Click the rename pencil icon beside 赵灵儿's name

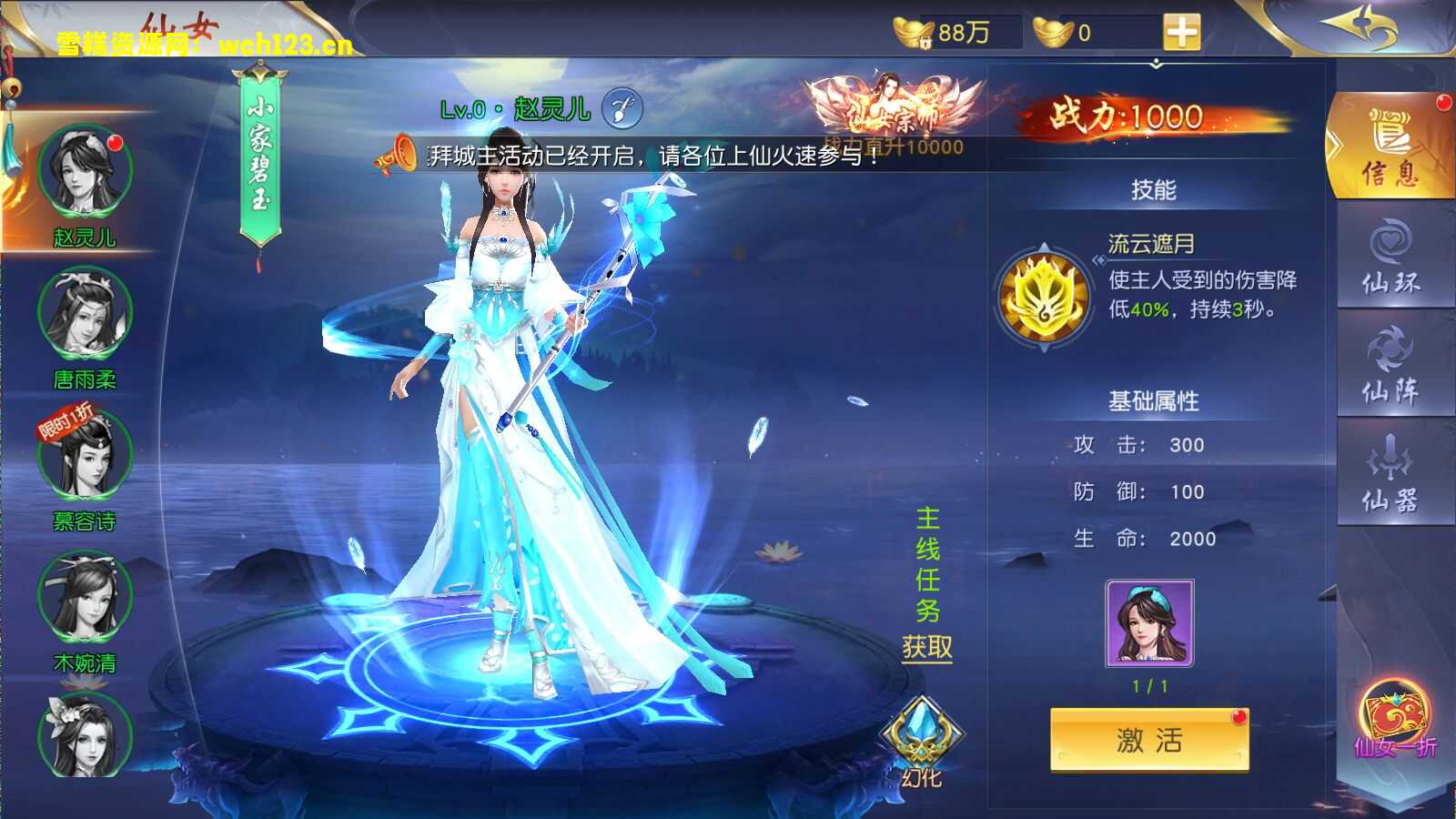622,106
